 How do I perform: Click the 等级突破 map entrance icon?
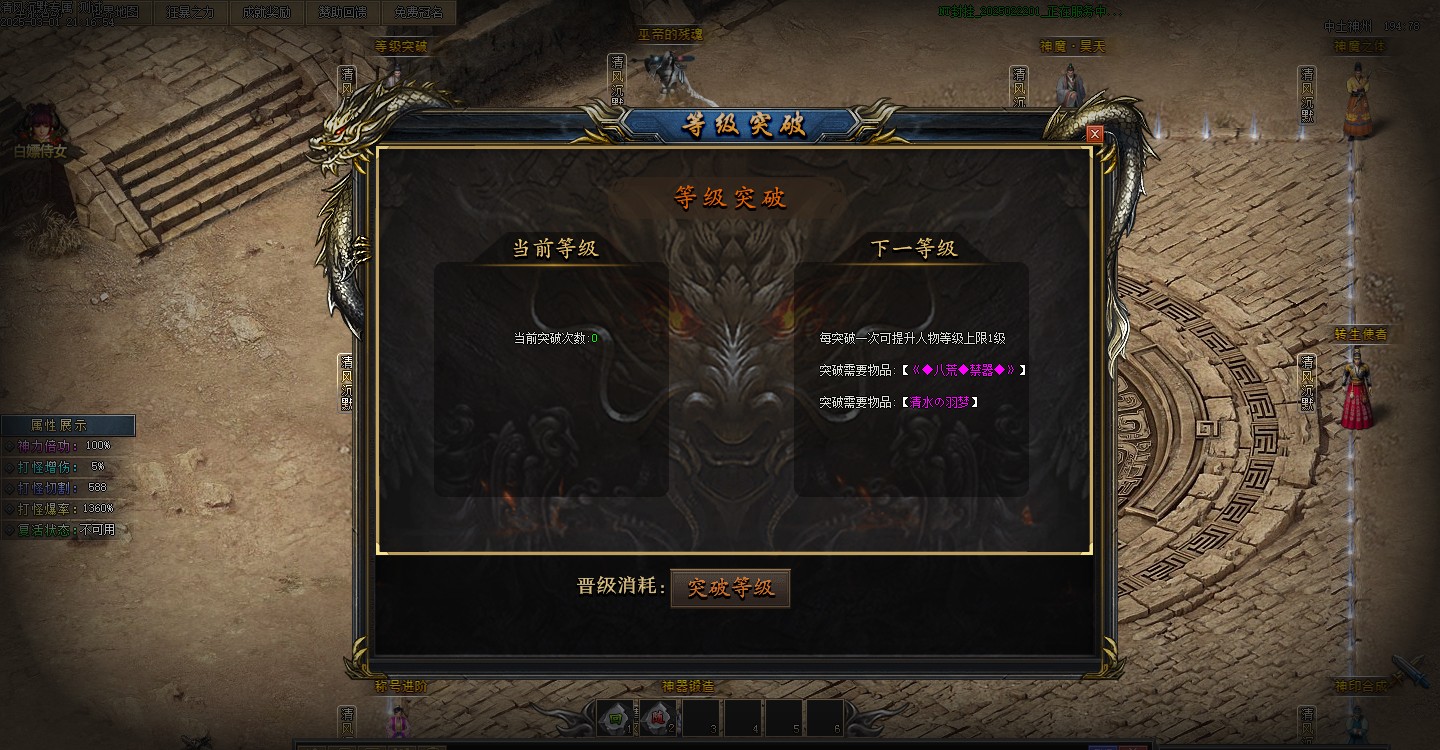(403, 45)
